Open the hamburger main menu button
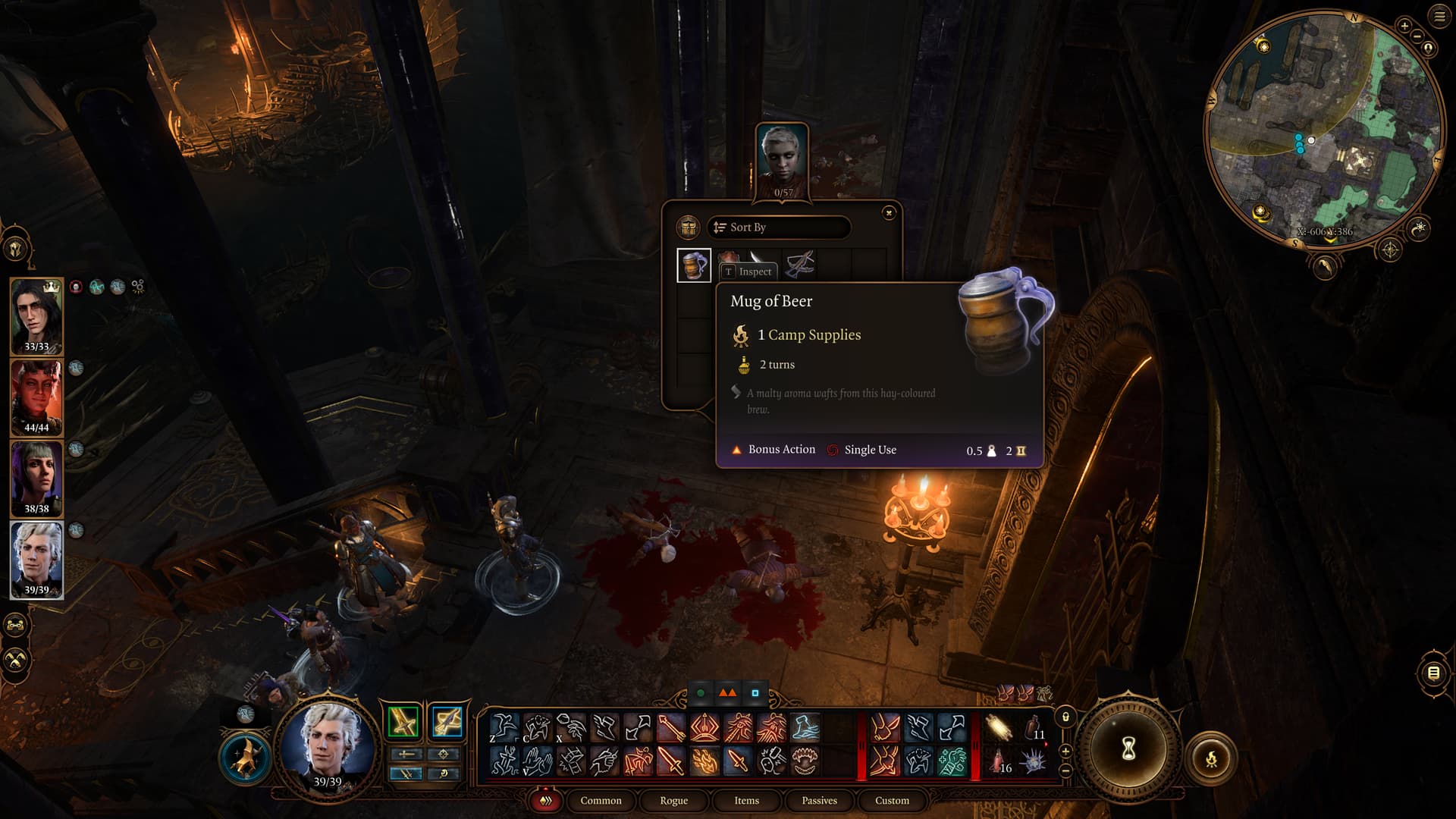This screenshot has width=1456, height=819. click(x=1439, y=17)
